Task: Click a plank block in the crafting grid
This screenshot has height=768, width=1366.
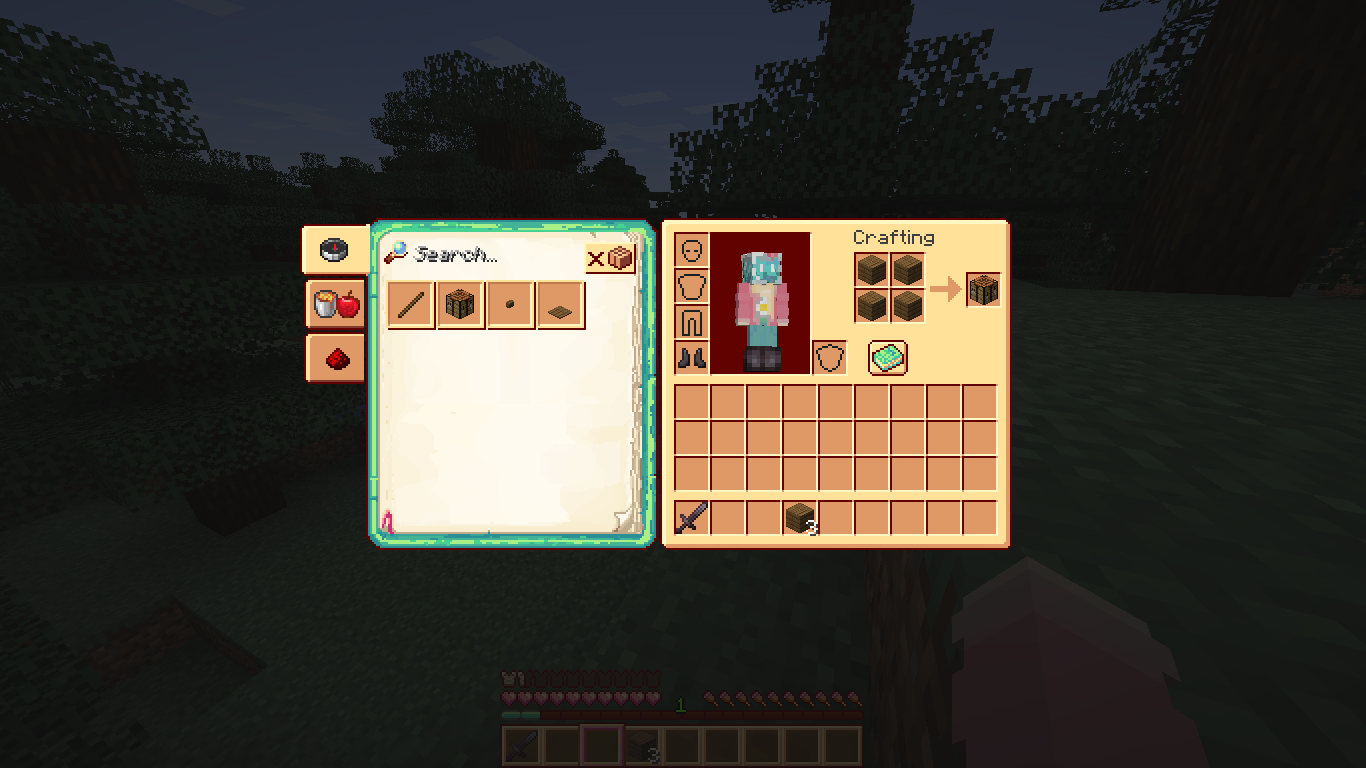Action: [x=869, y=270]
